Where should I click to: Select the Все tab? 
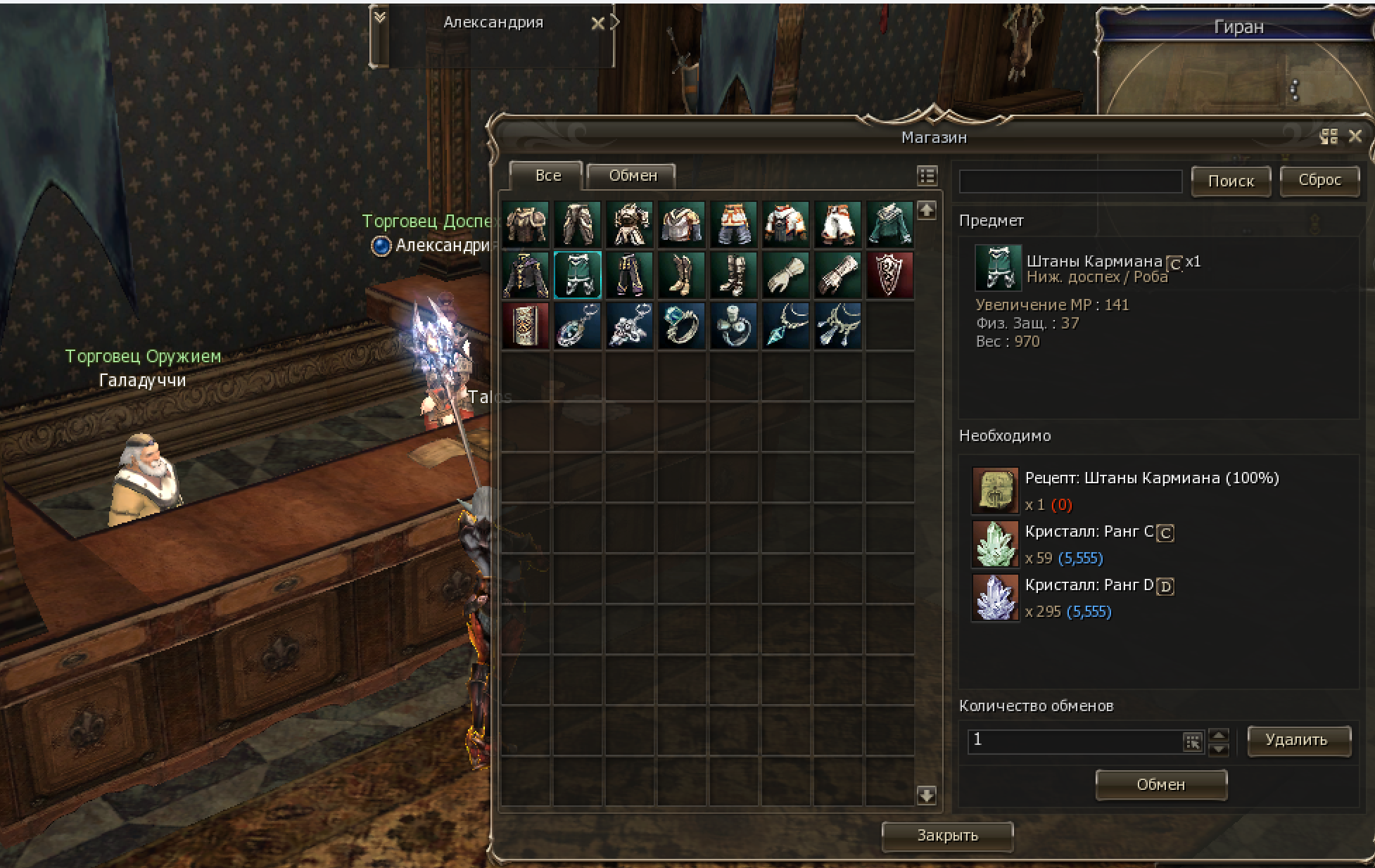547,176
